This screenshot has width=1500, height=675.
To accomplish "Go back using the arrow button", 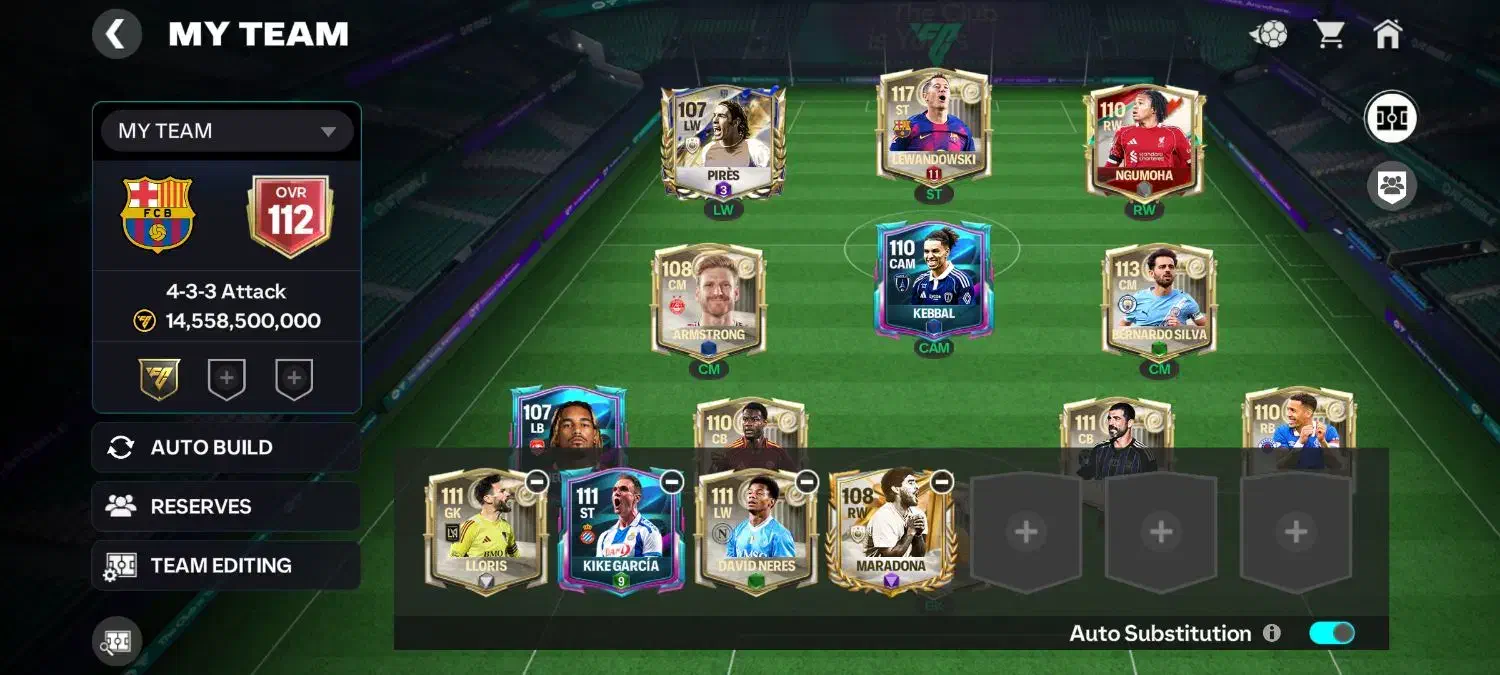I will click(117, 35).
